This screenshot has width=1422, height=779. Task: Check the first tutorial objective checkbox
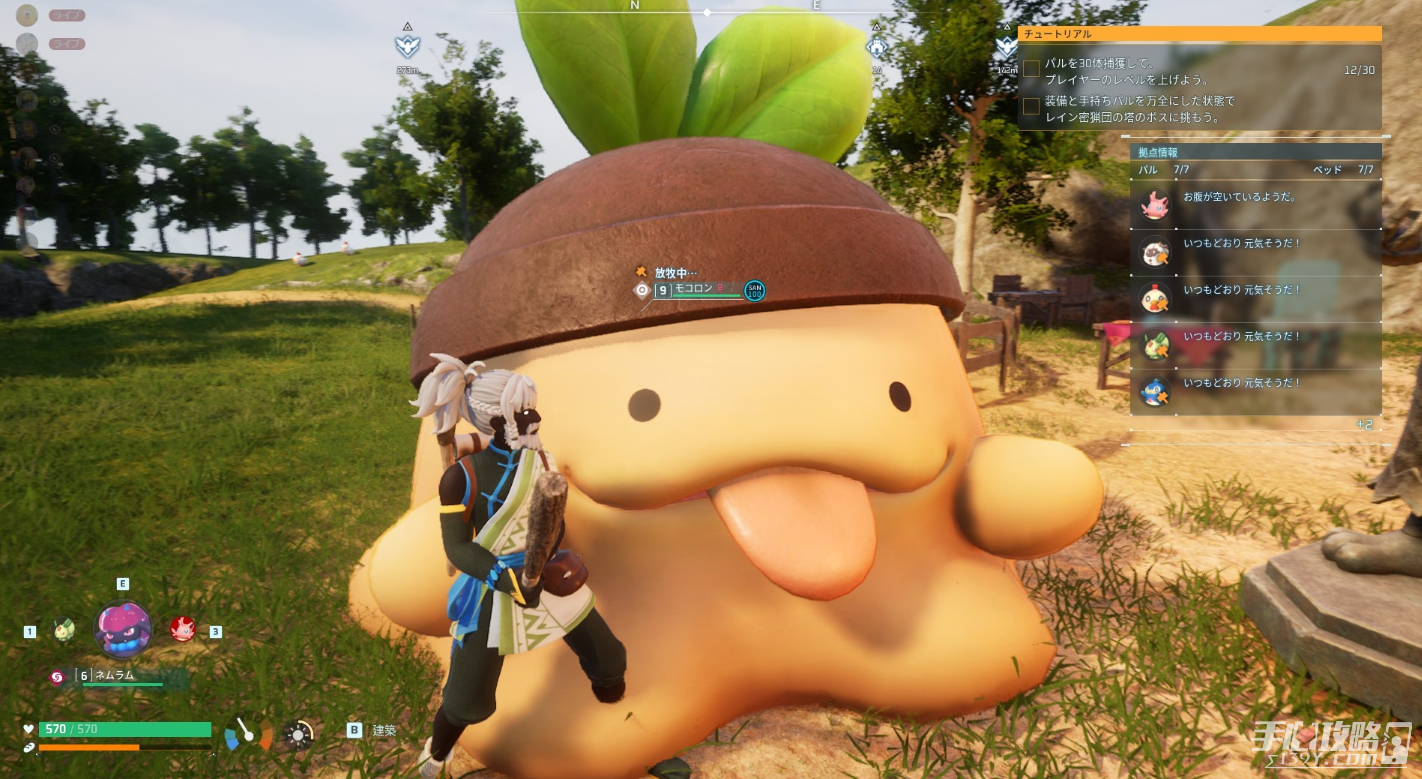(1031, 69)
